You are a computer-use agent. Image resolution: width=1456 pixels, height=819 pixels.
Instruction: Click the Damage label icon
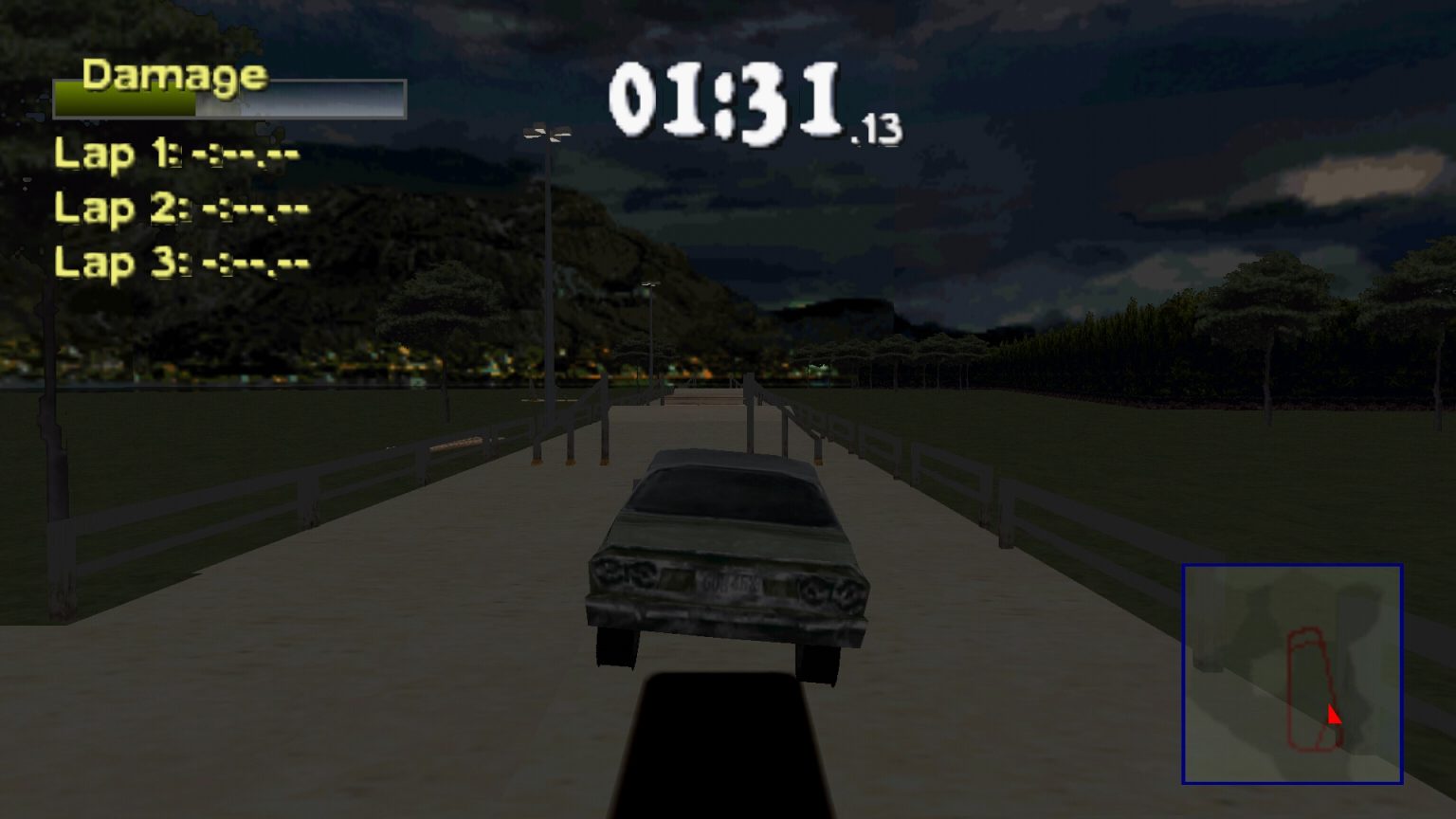(173, 74)
